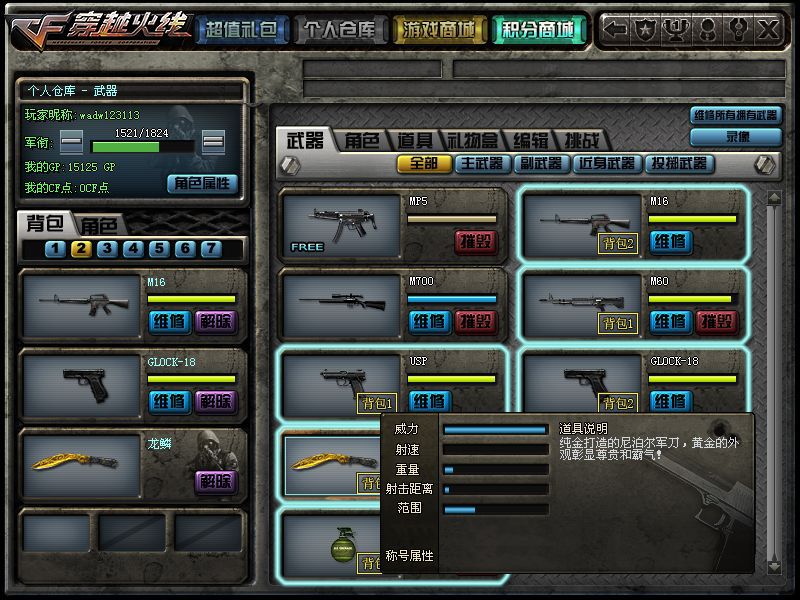Close the warehouse with the X button

click(x=768, y=30)
